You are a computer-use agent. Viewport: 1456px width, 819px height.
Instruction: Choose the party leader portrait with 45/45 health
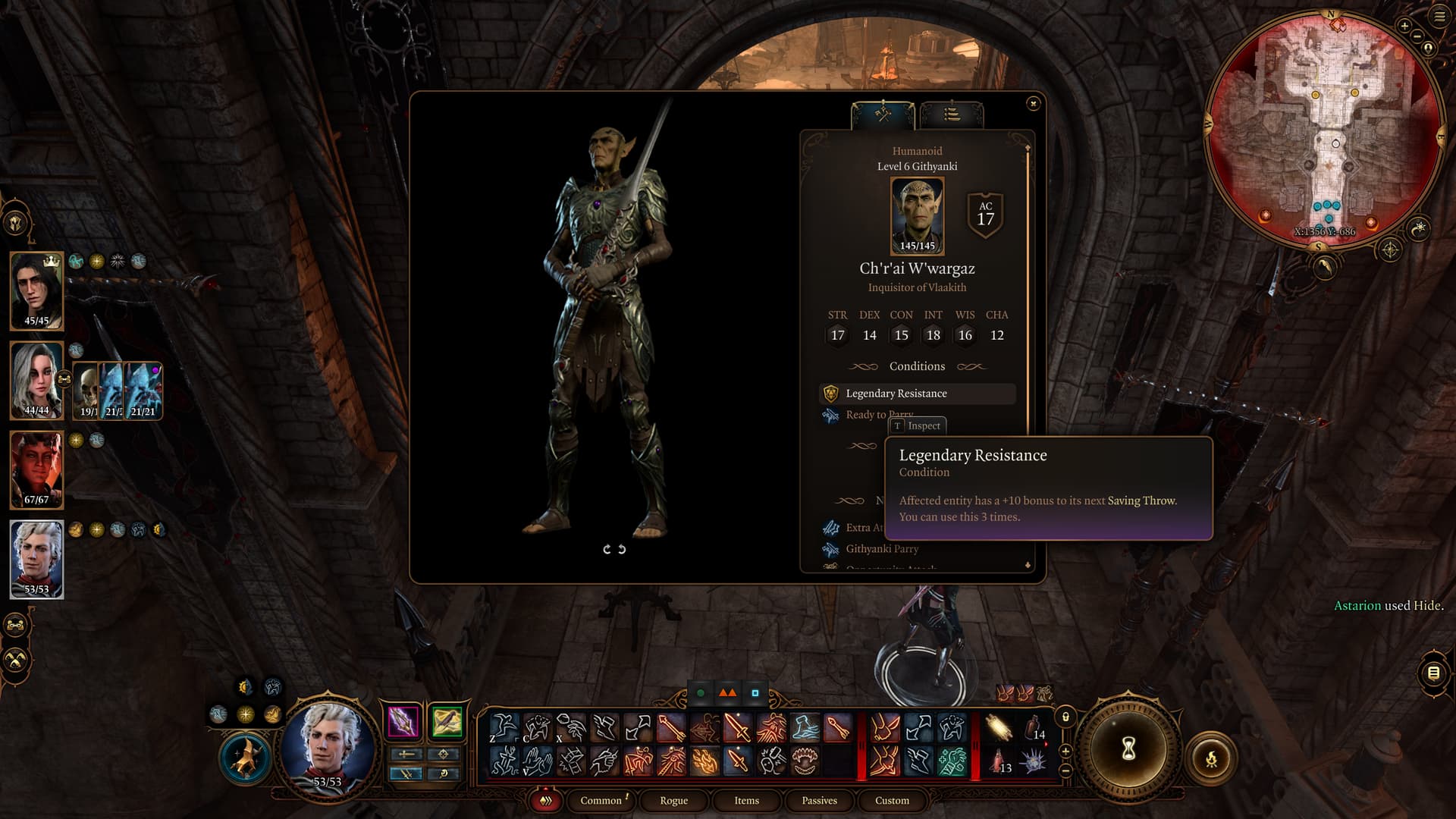tap(36, 291)
